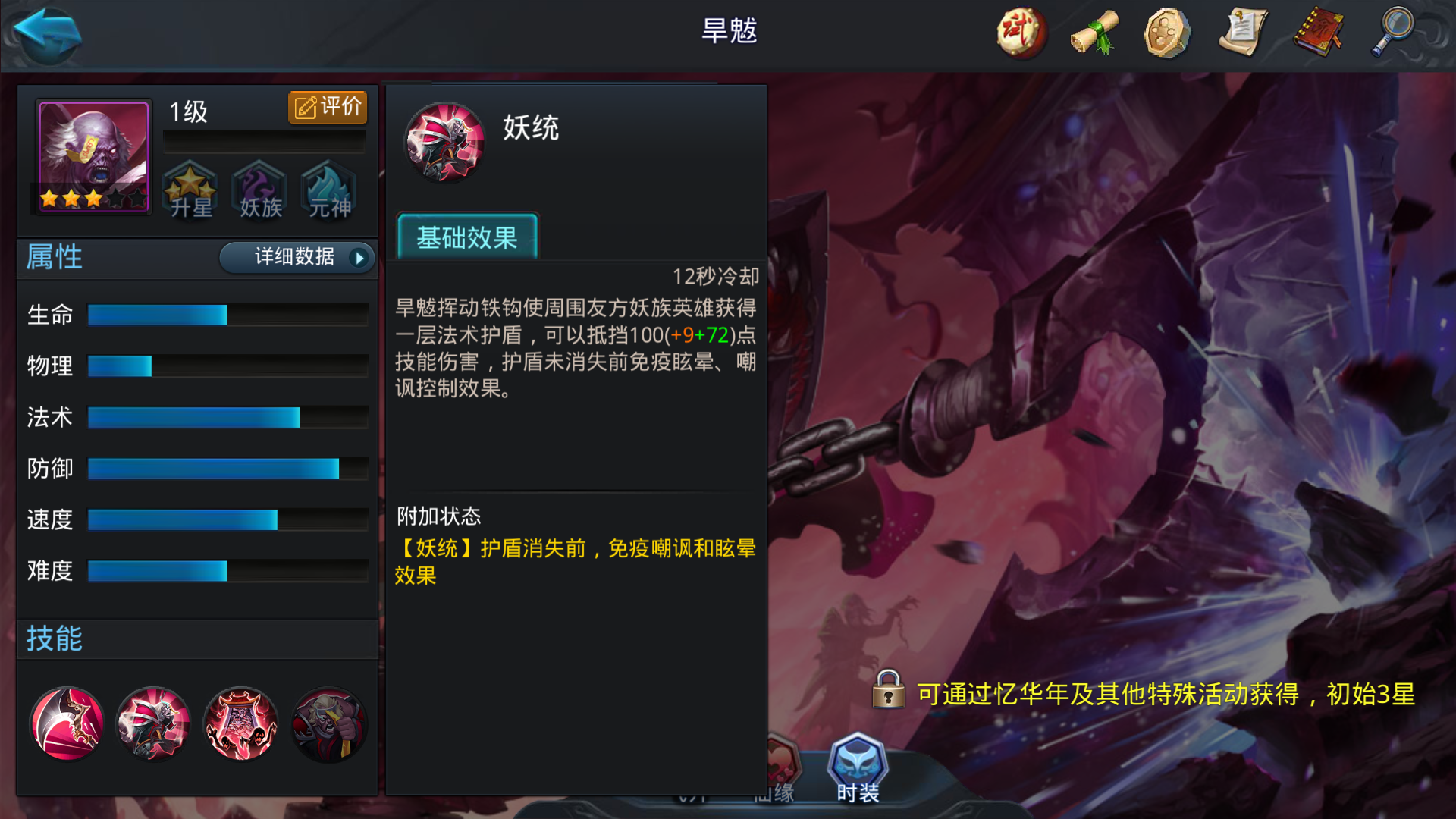Click the 升星 star-upgrade badge

pos(190,191)
